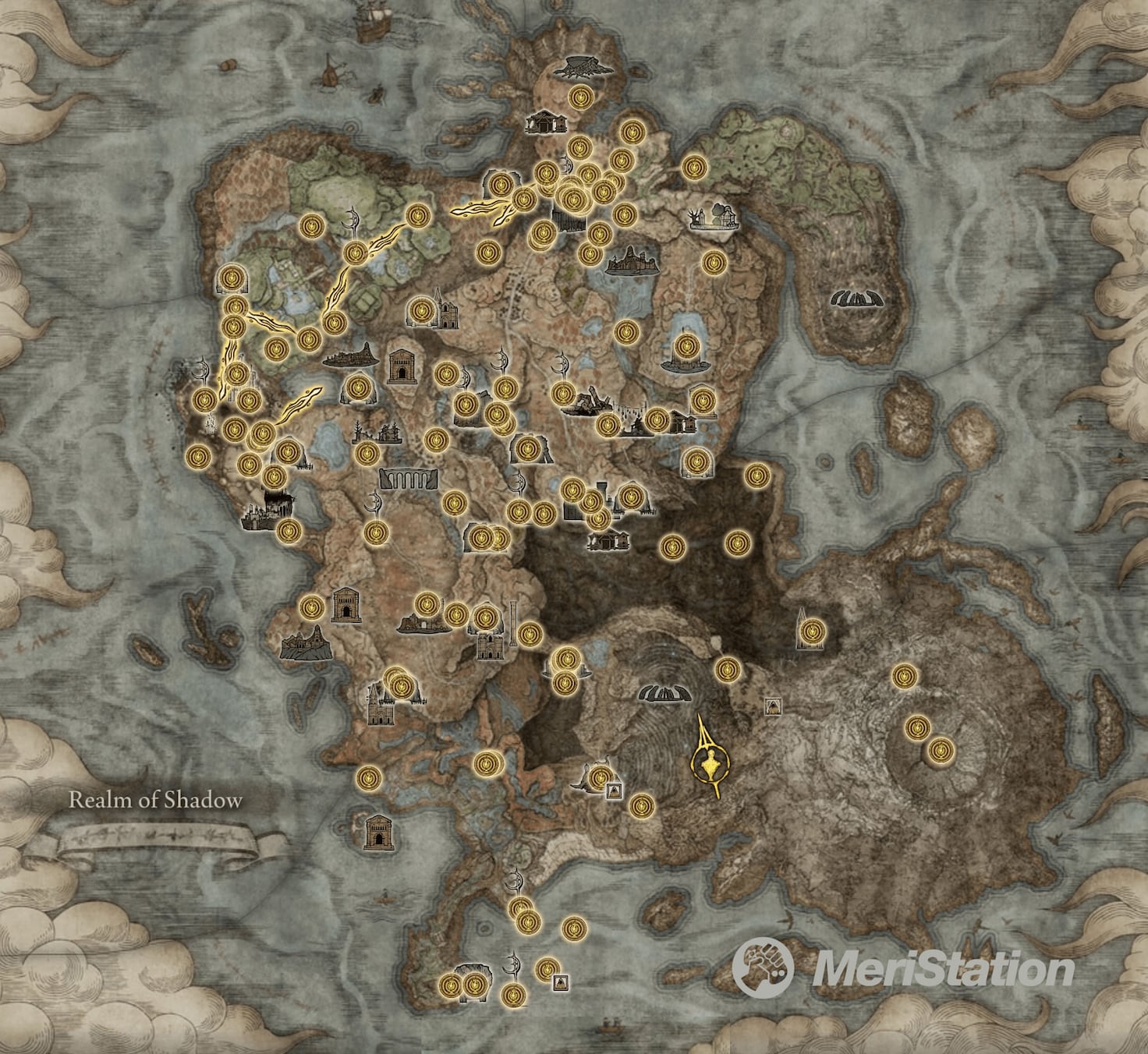Screen dimensions: 1148x1054
Task: Click the Realm of Shadow banner label
Action: pos(156,799)
